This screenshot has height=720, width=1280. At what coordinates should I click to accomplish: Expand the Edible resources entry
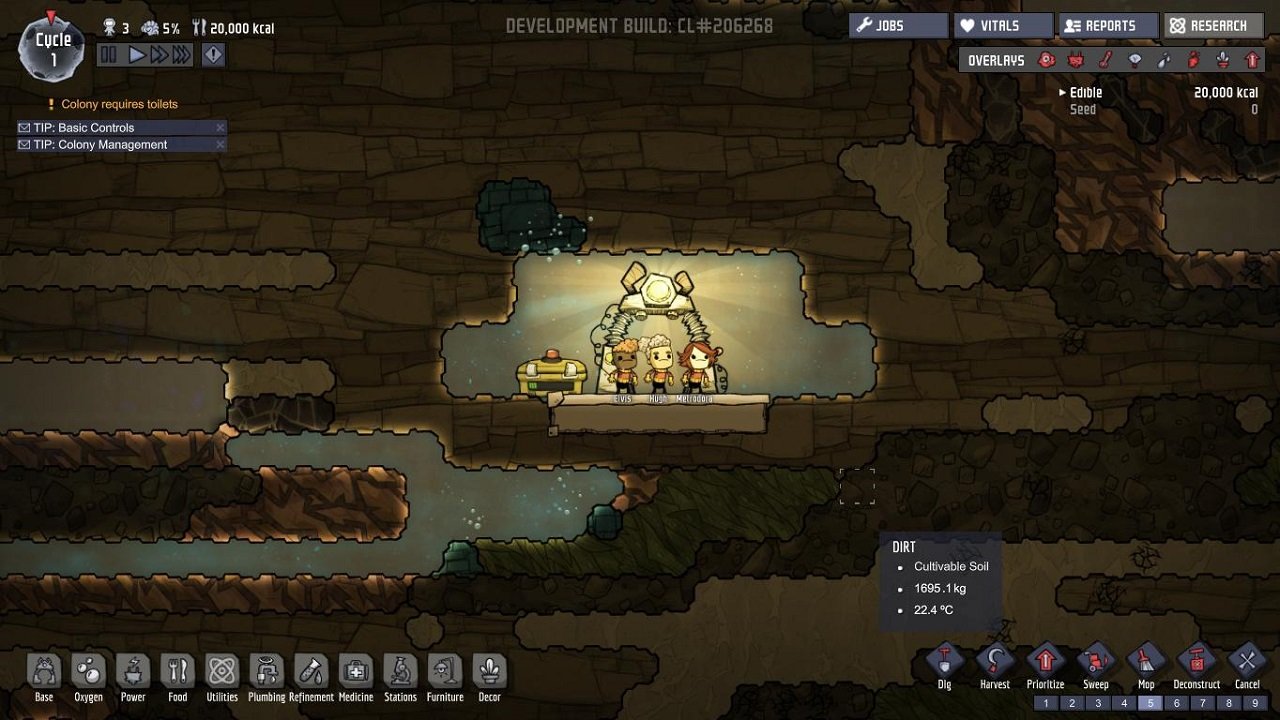pyautogui.click(x=1064, y=91)
